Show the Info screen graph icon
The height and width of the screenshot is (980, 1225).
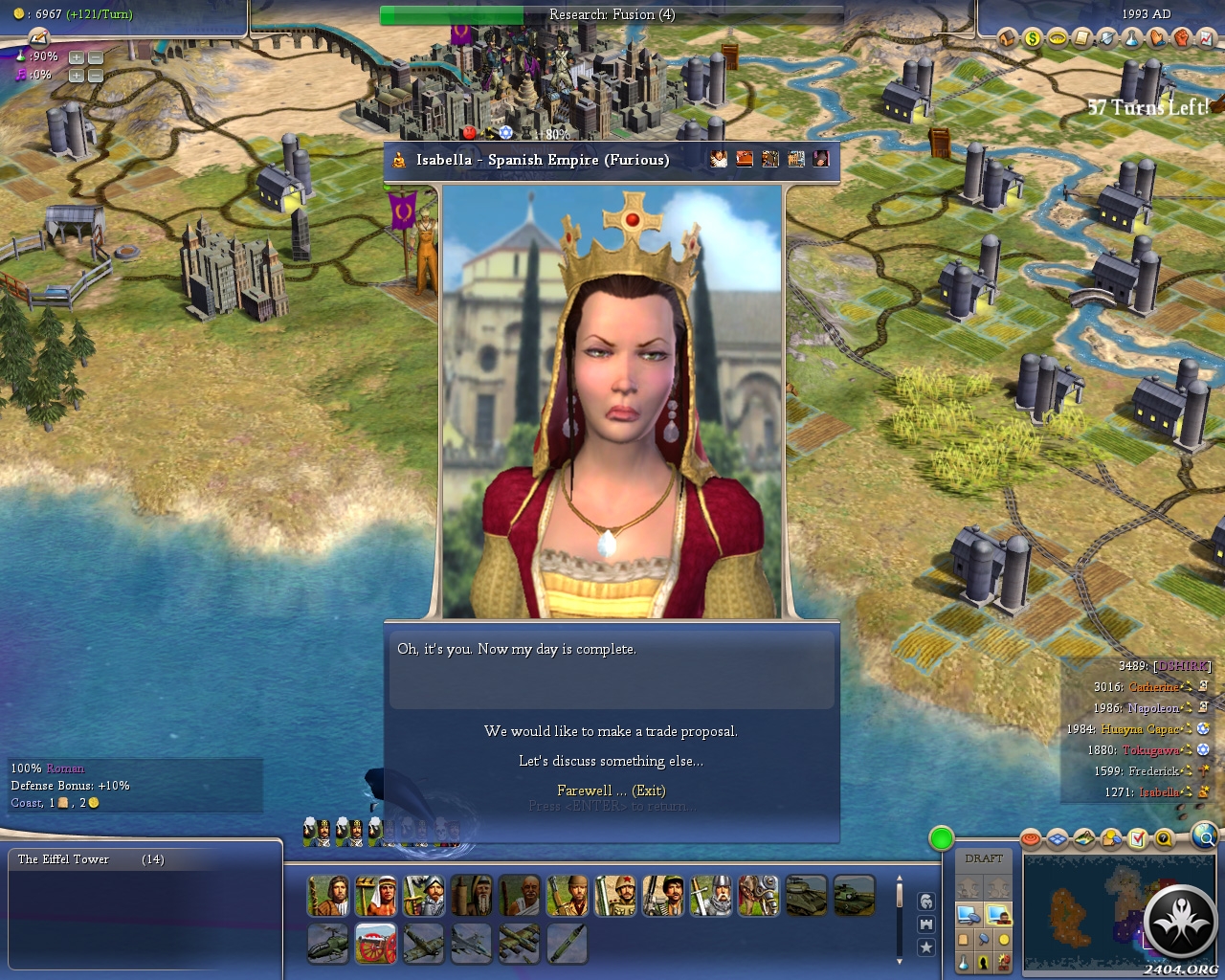[x=1207, y=38]
